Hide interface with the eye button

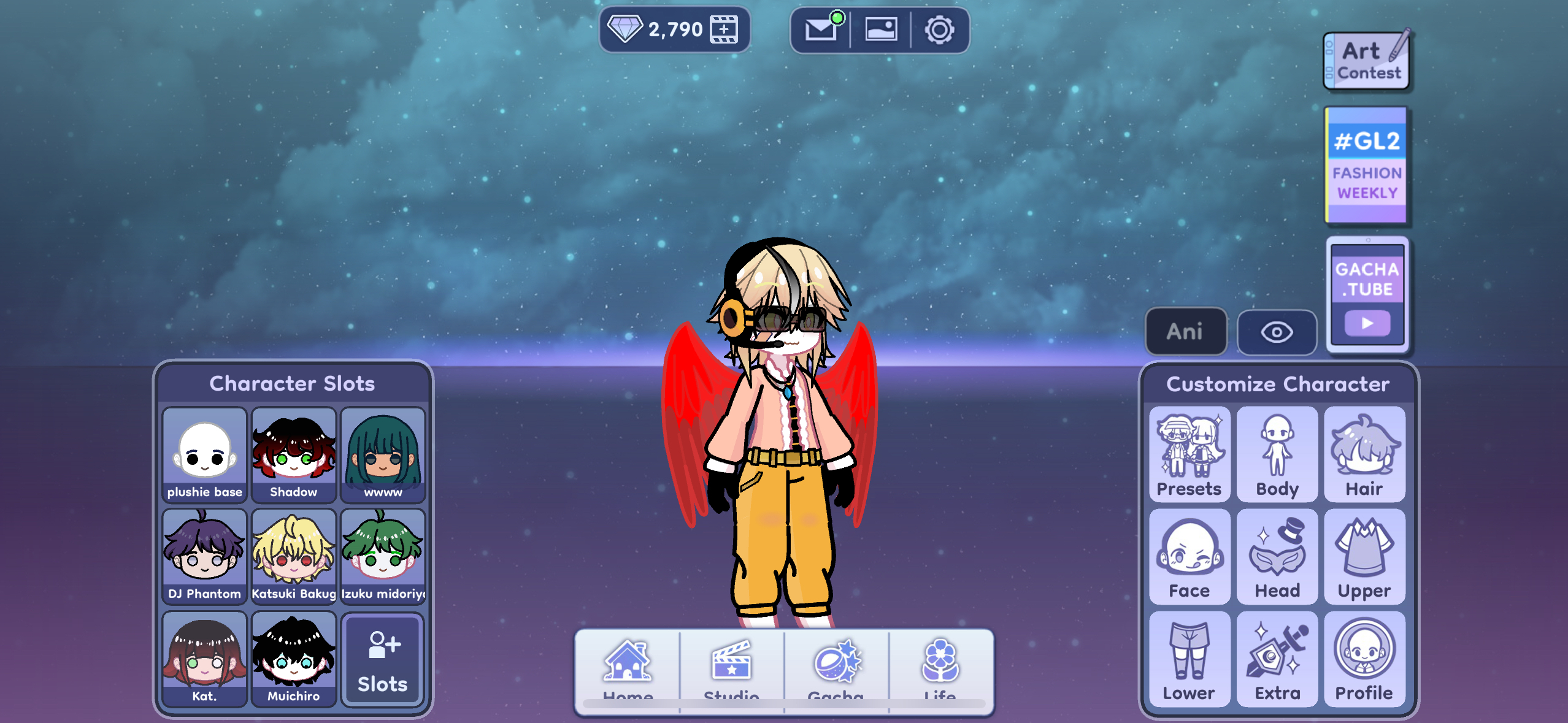(x=1277, y=332)
